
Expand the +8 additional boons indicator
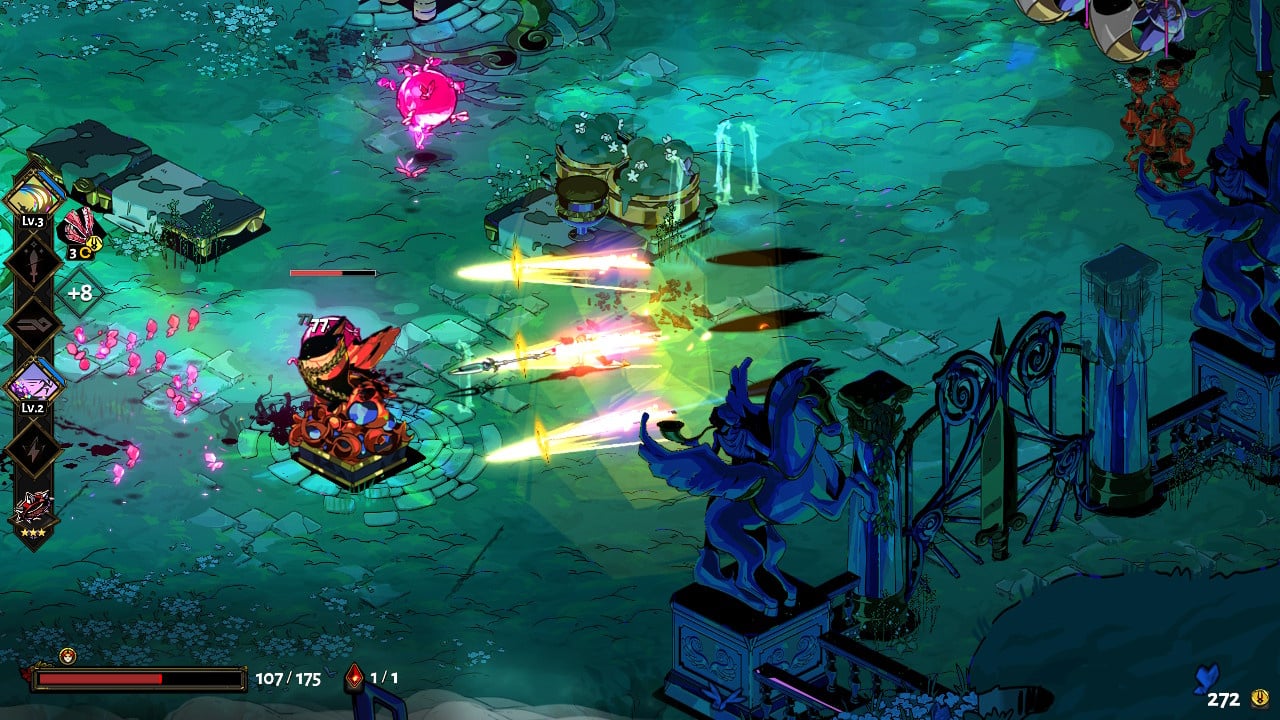(80, 292)
